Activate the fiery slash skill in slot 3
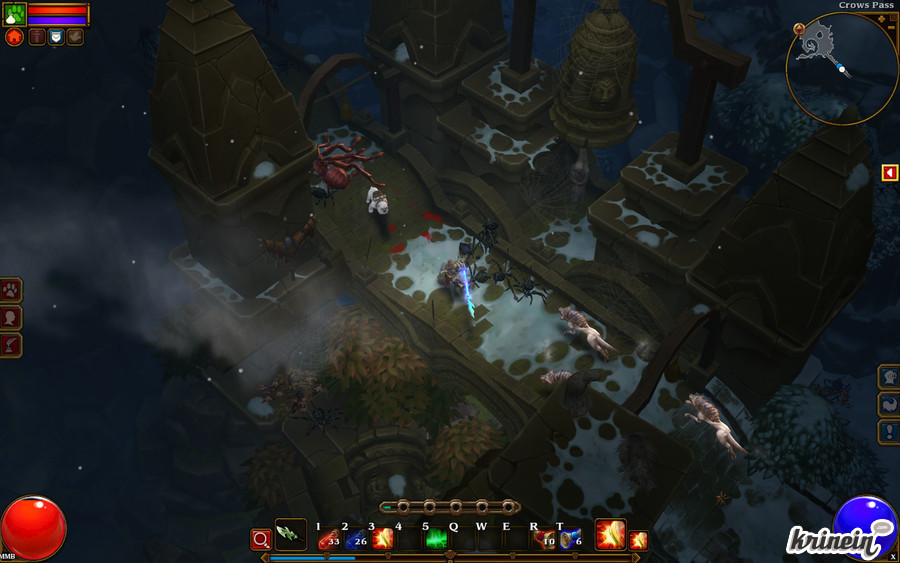 click(x=382, y=540)
